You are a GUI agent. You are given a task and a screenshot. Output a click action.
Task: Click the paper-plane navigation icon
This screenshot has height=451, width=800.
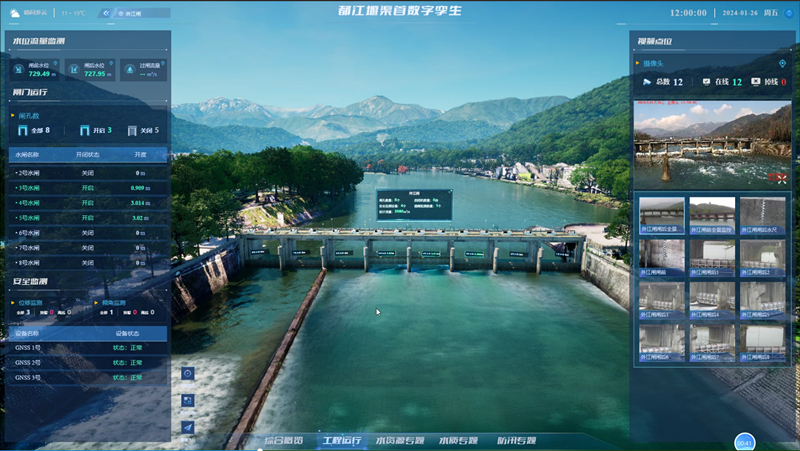tap(188, 427)
